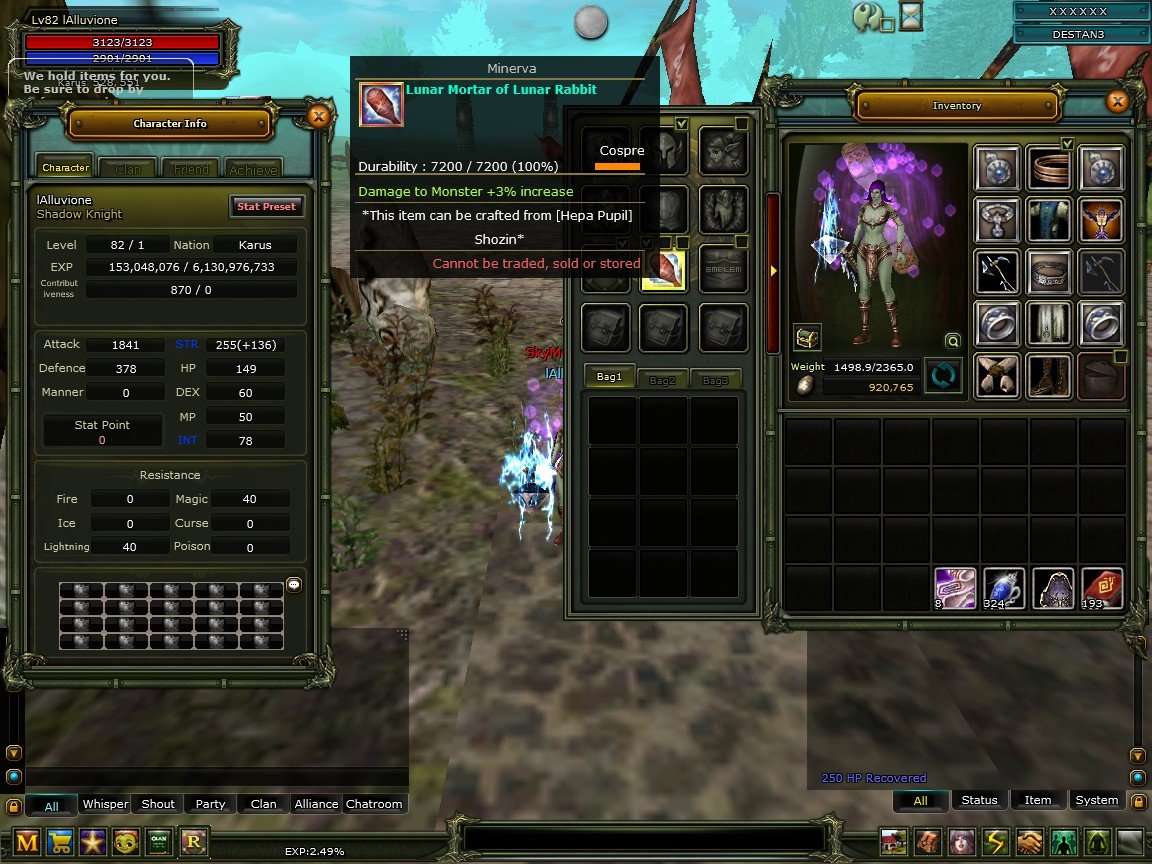Click the refresh arrows button beside Weight
1152x864 pixels.
click(x=942, y=375)
